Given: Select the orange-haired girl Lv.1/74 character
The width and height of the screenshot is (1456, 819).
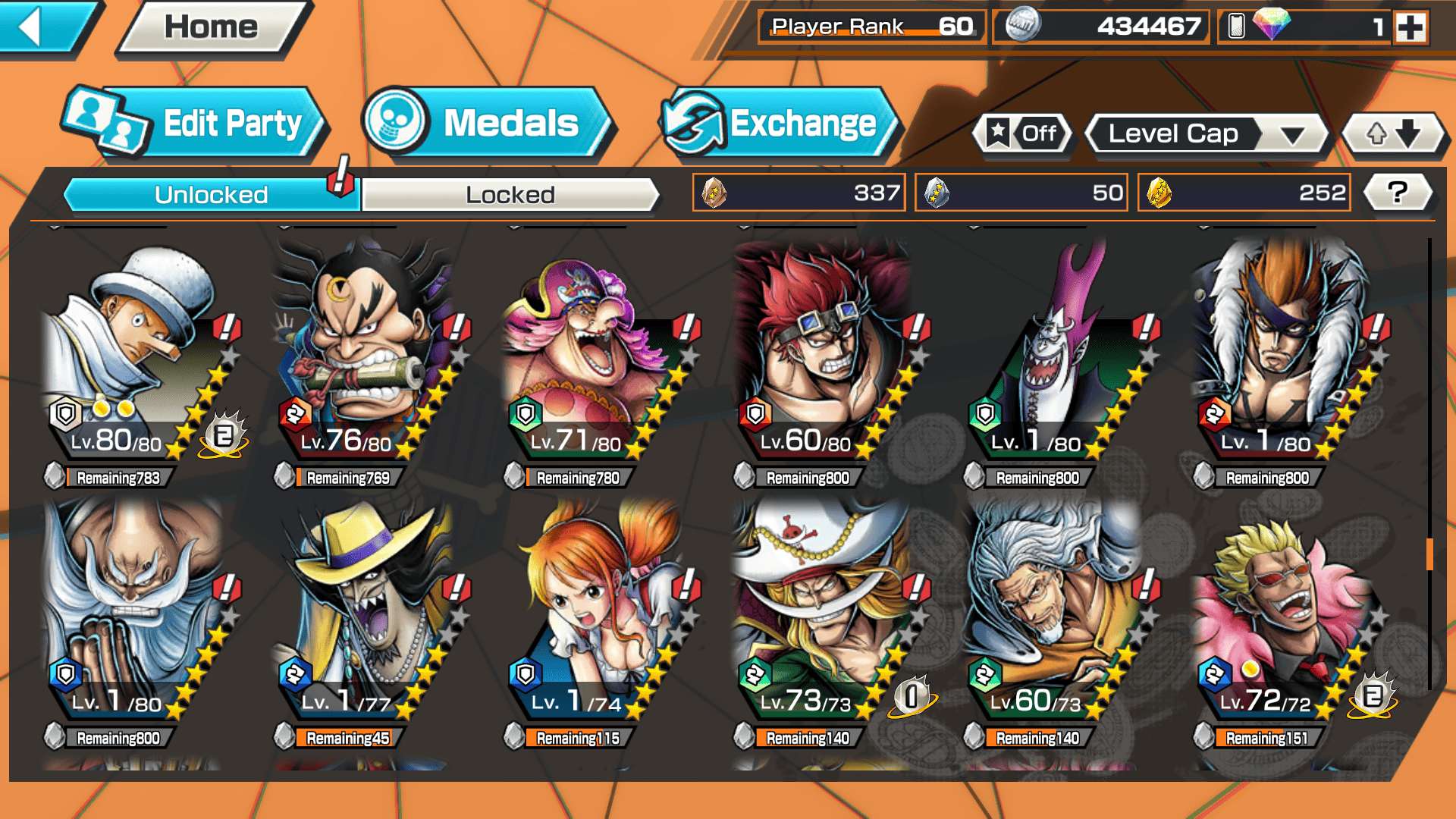Looking at the screenshot, I should pyautogui.click(x=599, y=614).
